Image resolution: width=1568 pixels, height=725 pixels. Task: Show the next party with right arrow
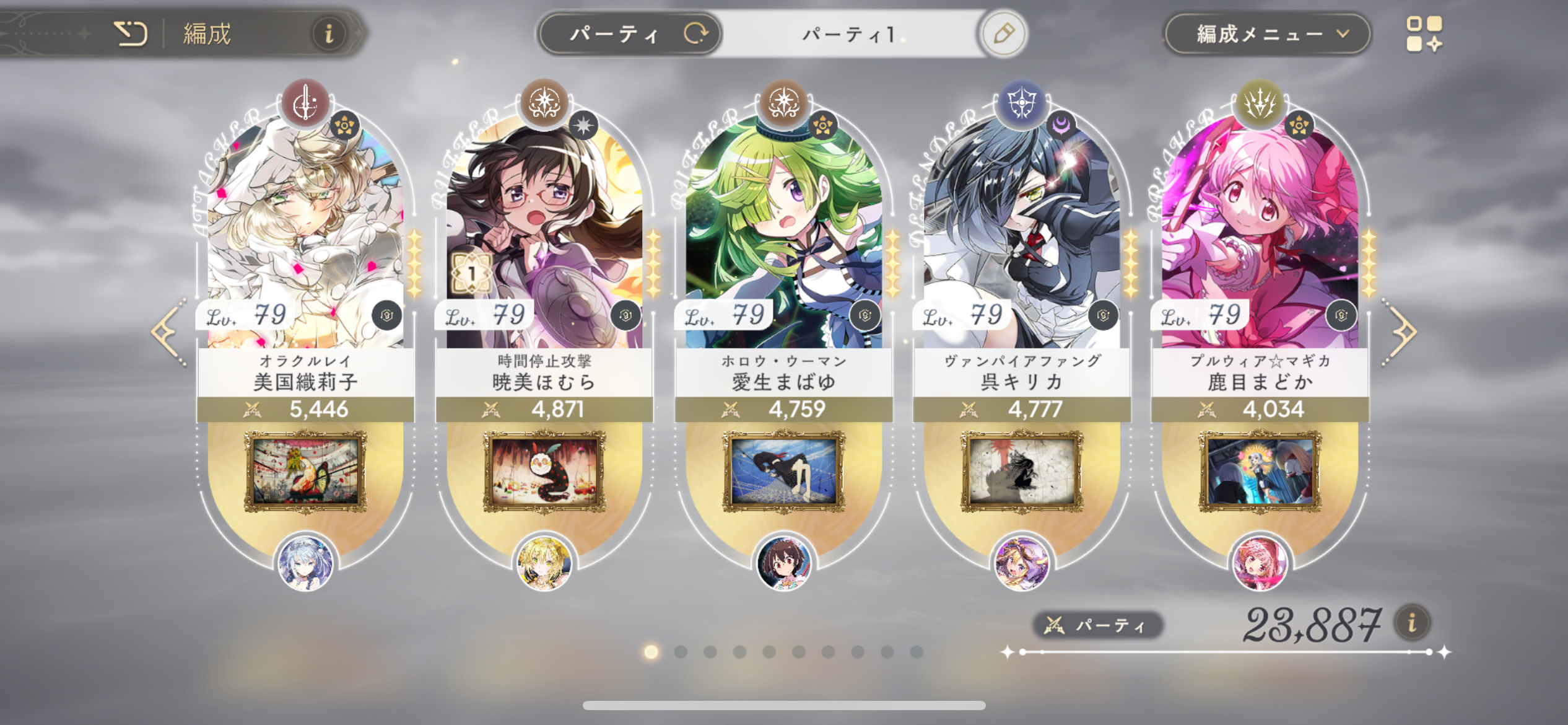click(1400, 332)
